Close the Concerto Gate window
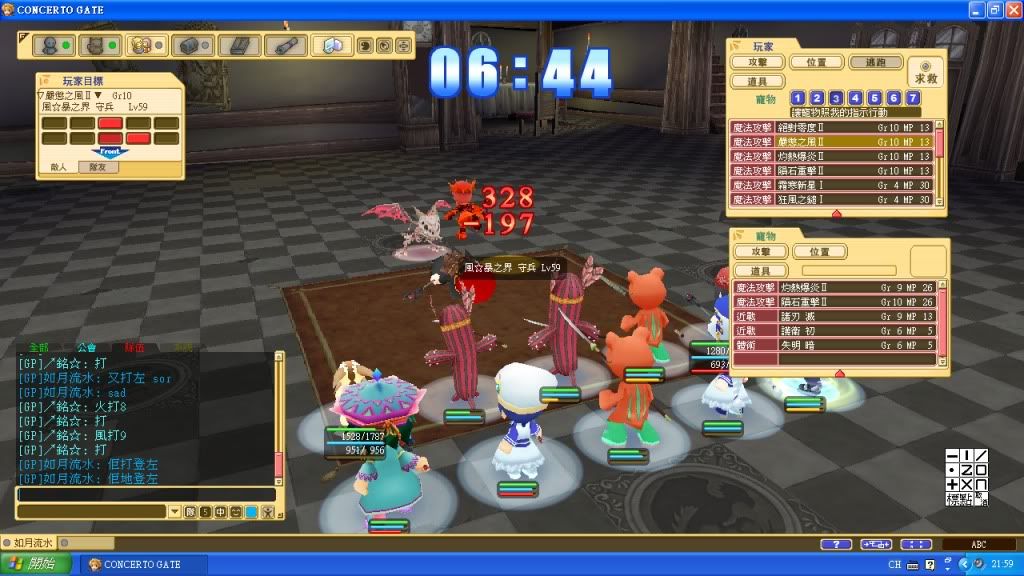This screenshot has height=576, width=1024. pos(1012,10)
